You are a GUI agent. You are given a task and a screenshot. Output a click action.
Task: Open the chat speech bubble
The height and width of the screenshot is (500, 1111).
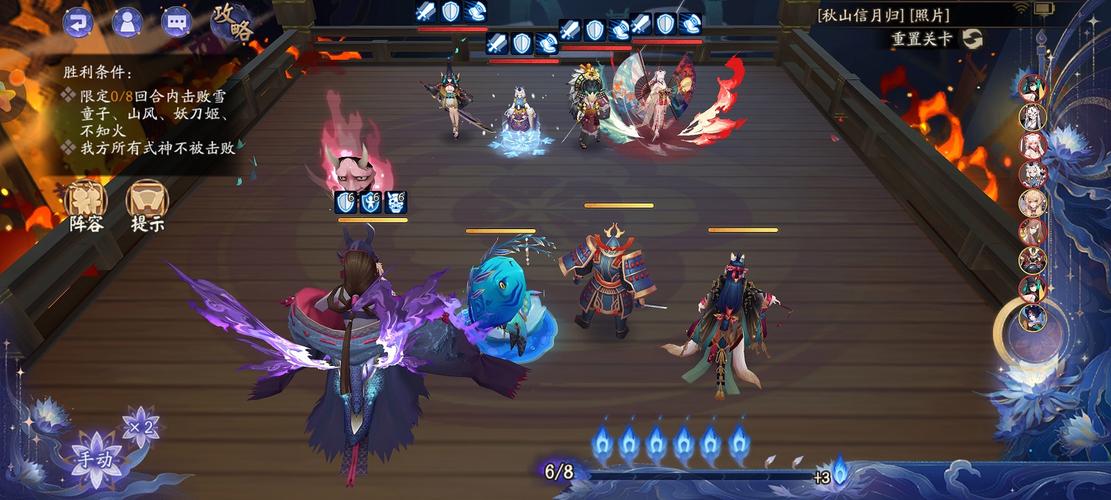176,21
